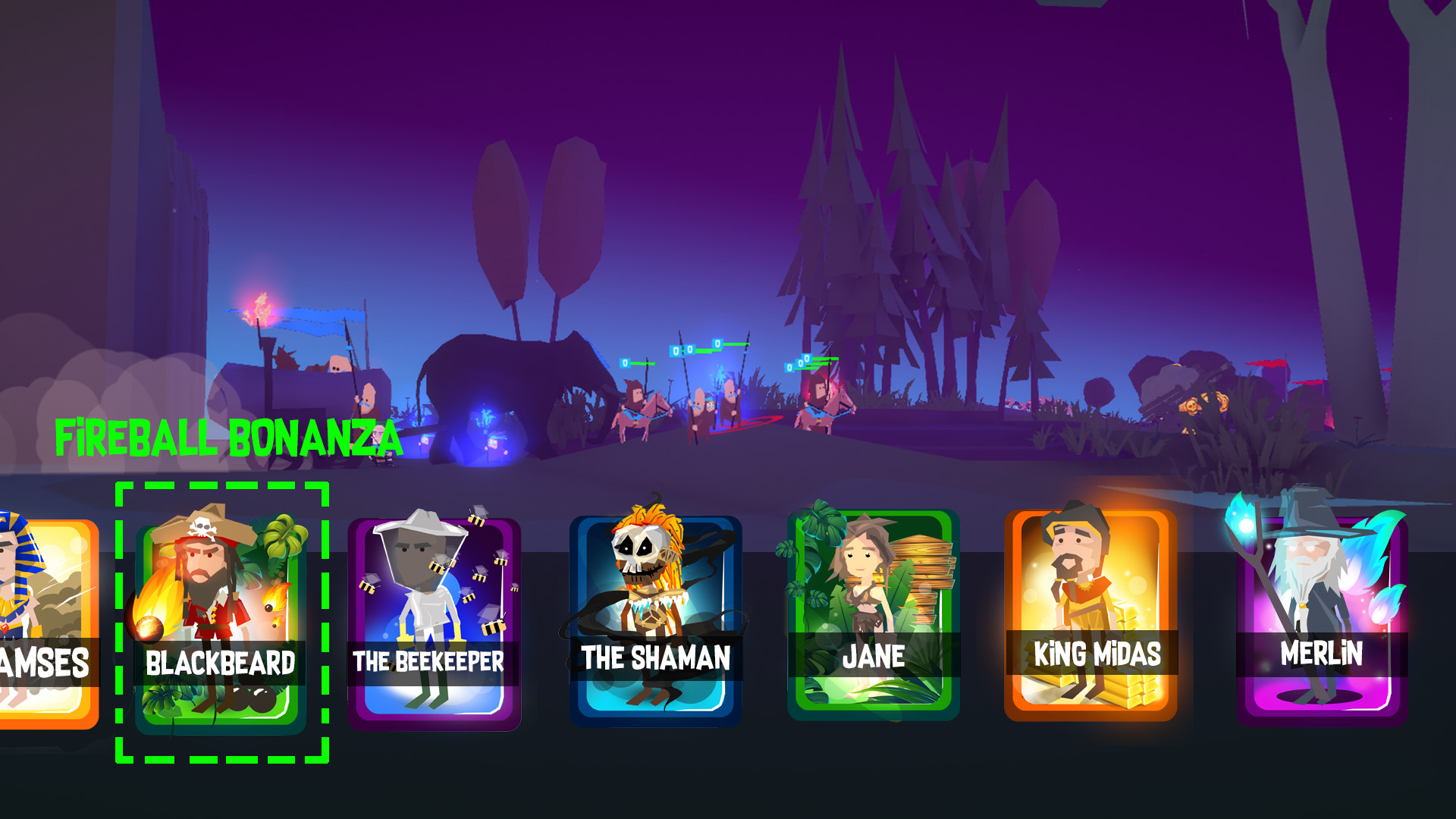Viewport: 1456px width, 819px height.
Task: Open the Fireball Bonanza ability label
Action: [227, 435]
